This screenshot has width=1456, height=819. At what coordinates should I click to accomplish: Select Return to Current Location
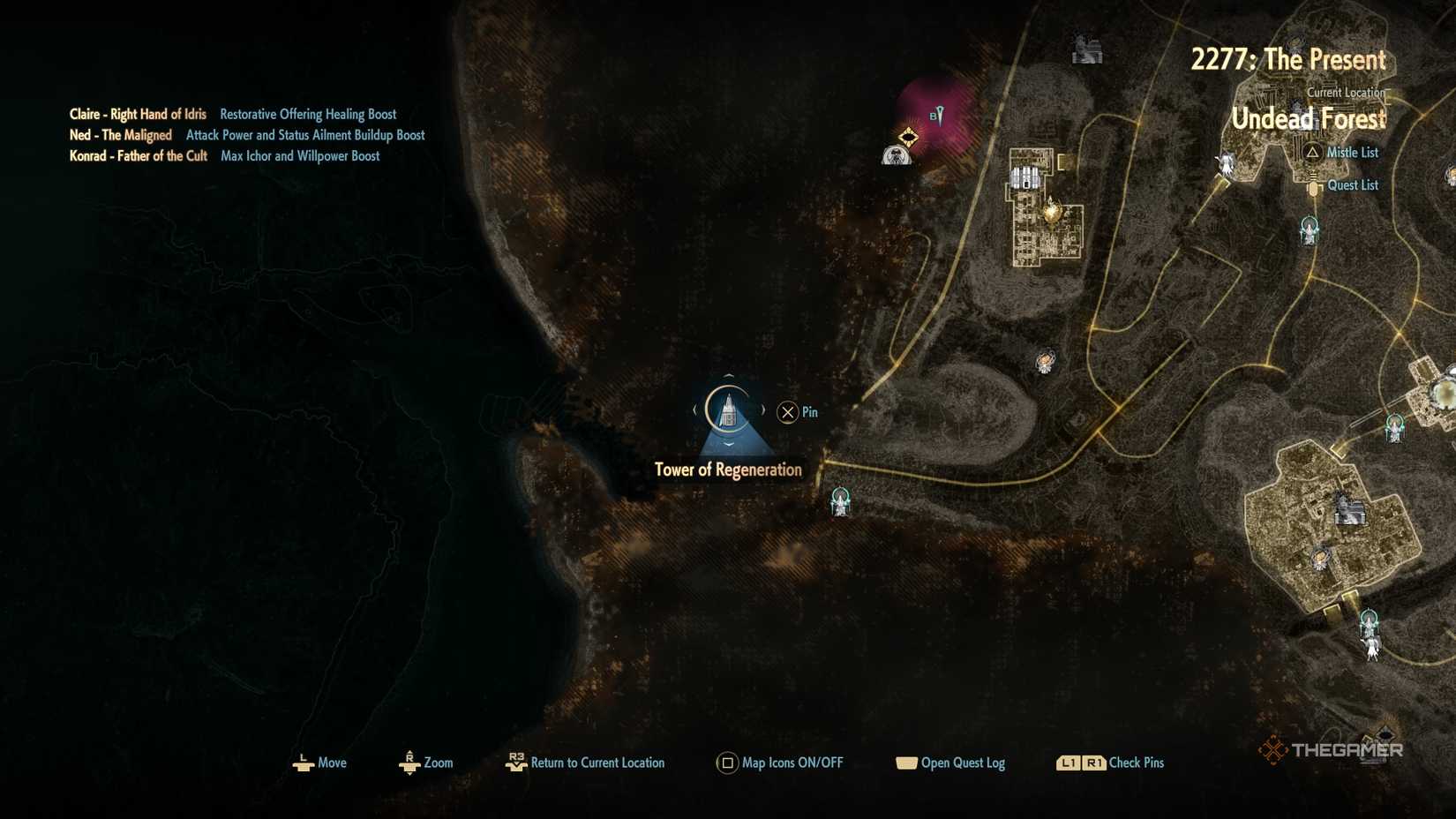click(x=587, y=763)
